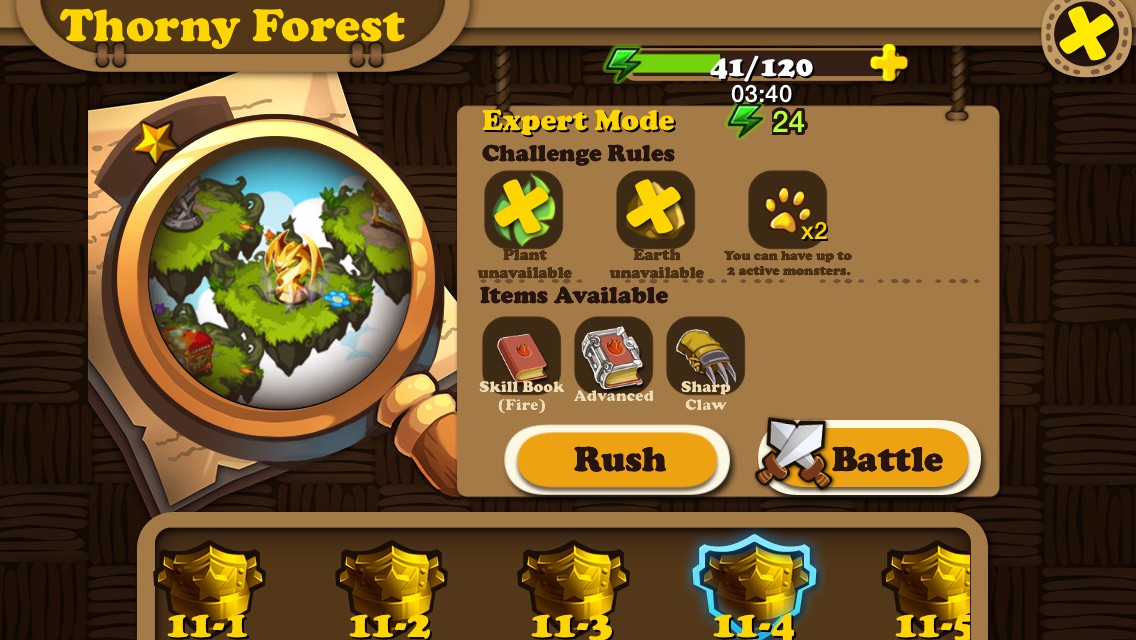
Task: Switch to stage 11-5 badge
Action: [x=926, y=590]
